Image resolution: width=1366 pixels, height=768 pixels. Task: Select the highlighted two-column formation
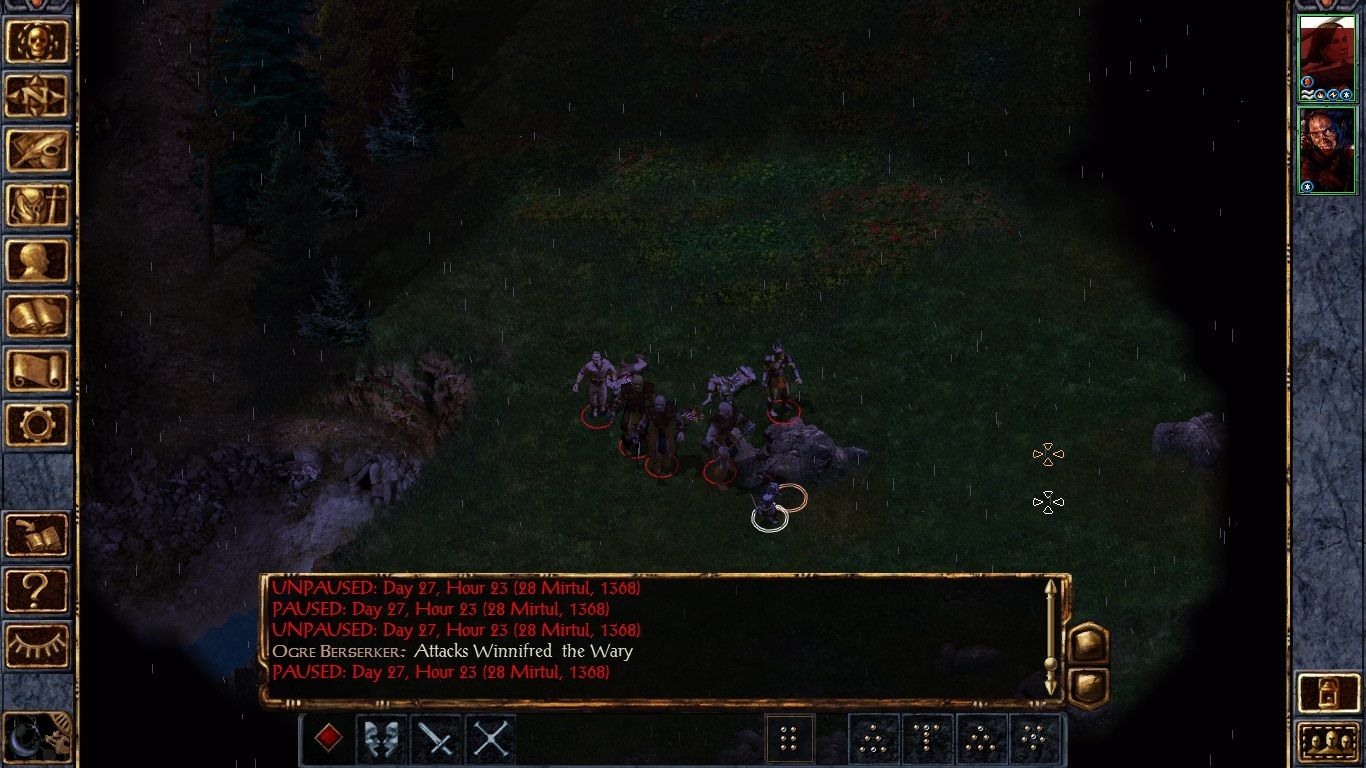point(791,740)
